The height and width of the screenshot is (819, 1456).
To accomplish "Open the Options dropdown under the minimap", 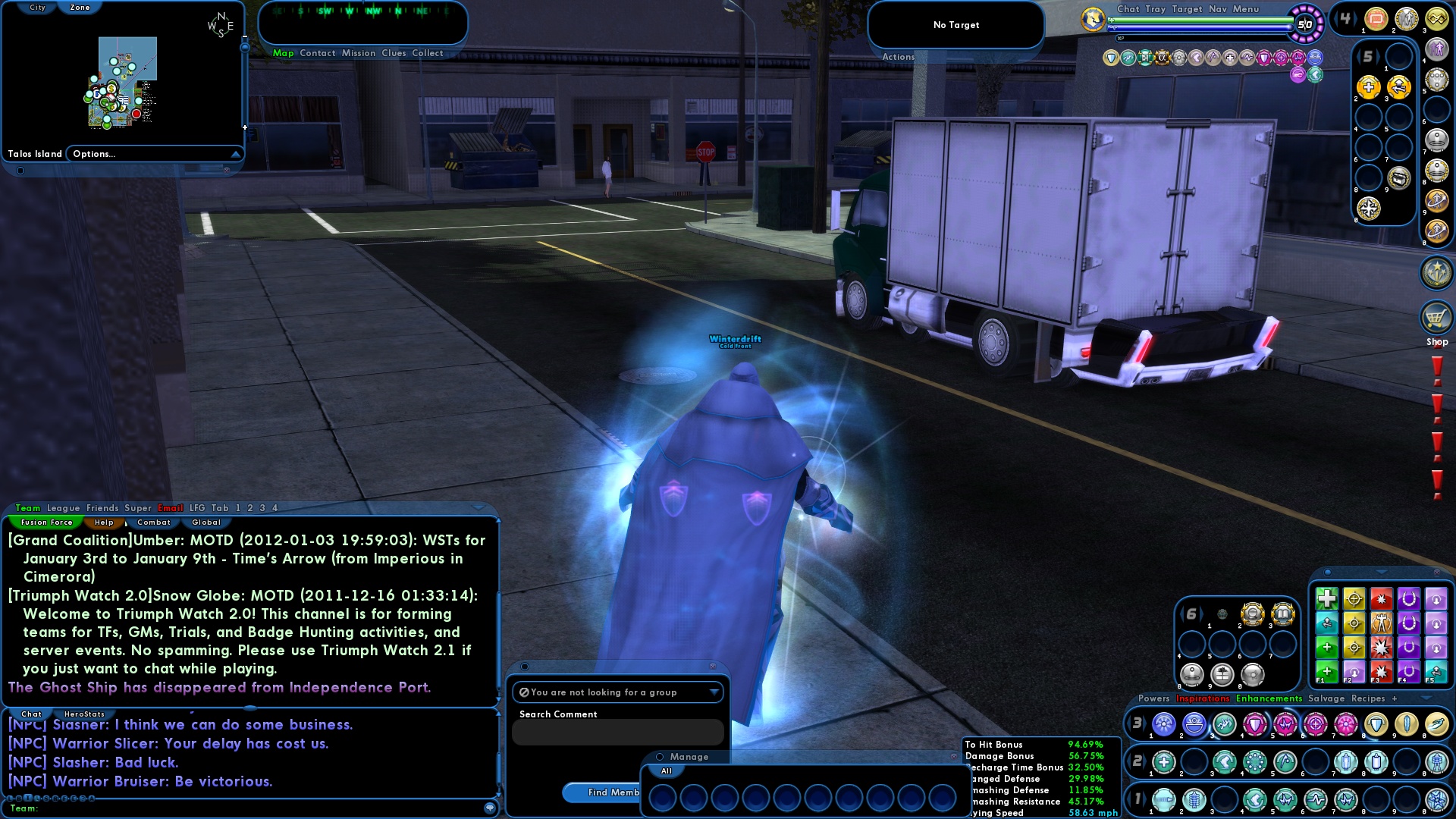I will tap(93, 153).
